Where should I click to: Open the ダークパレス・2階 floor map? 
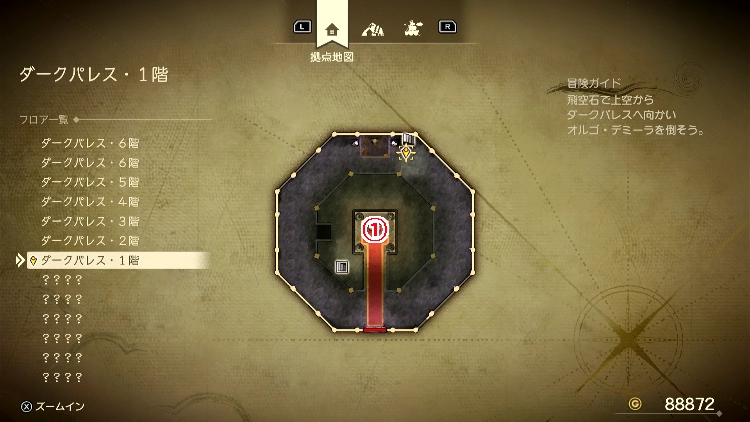tap(90, 240)
